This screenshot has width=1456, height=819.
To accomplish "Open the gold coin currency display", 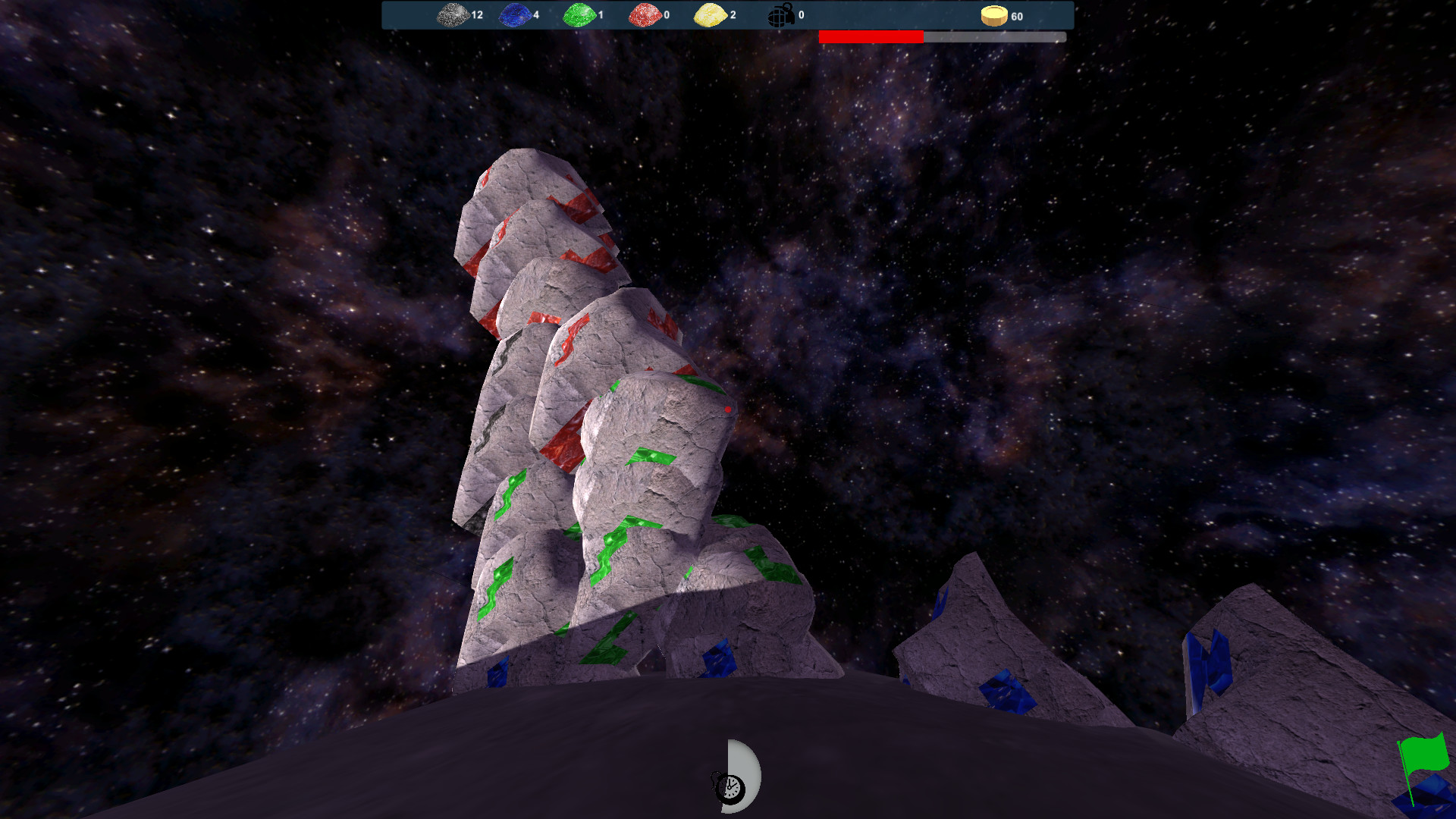I will pos(993,15).
